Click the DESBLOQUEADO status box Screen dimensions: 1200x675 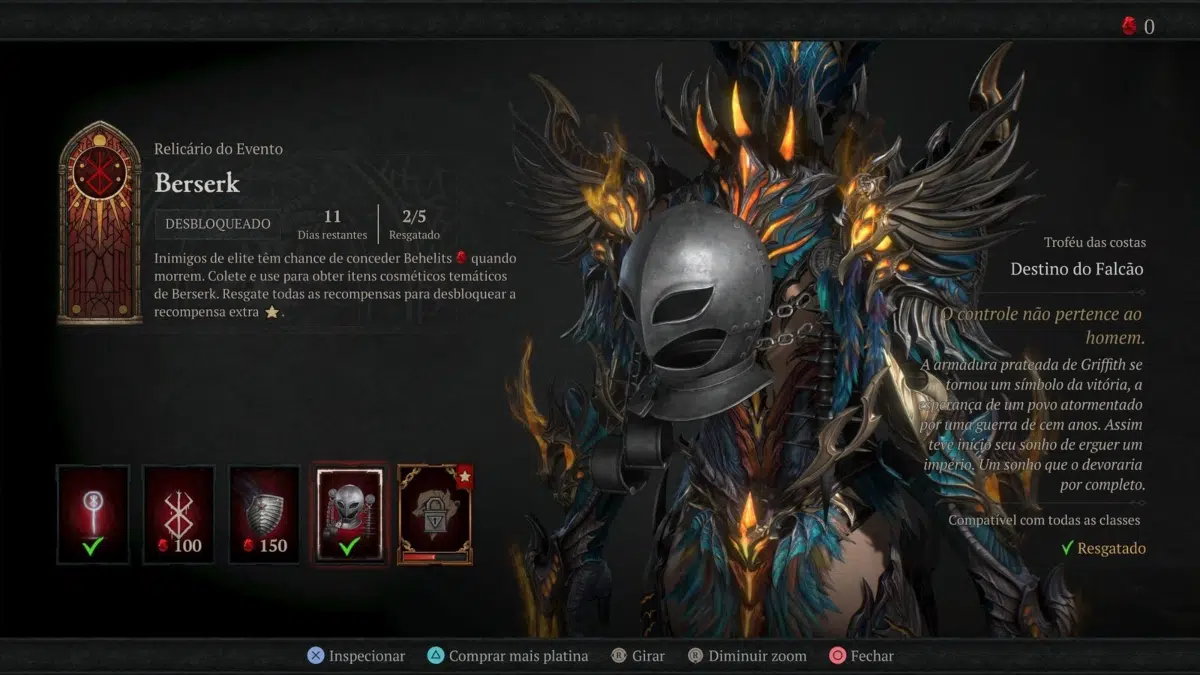(x=217, y=224)
